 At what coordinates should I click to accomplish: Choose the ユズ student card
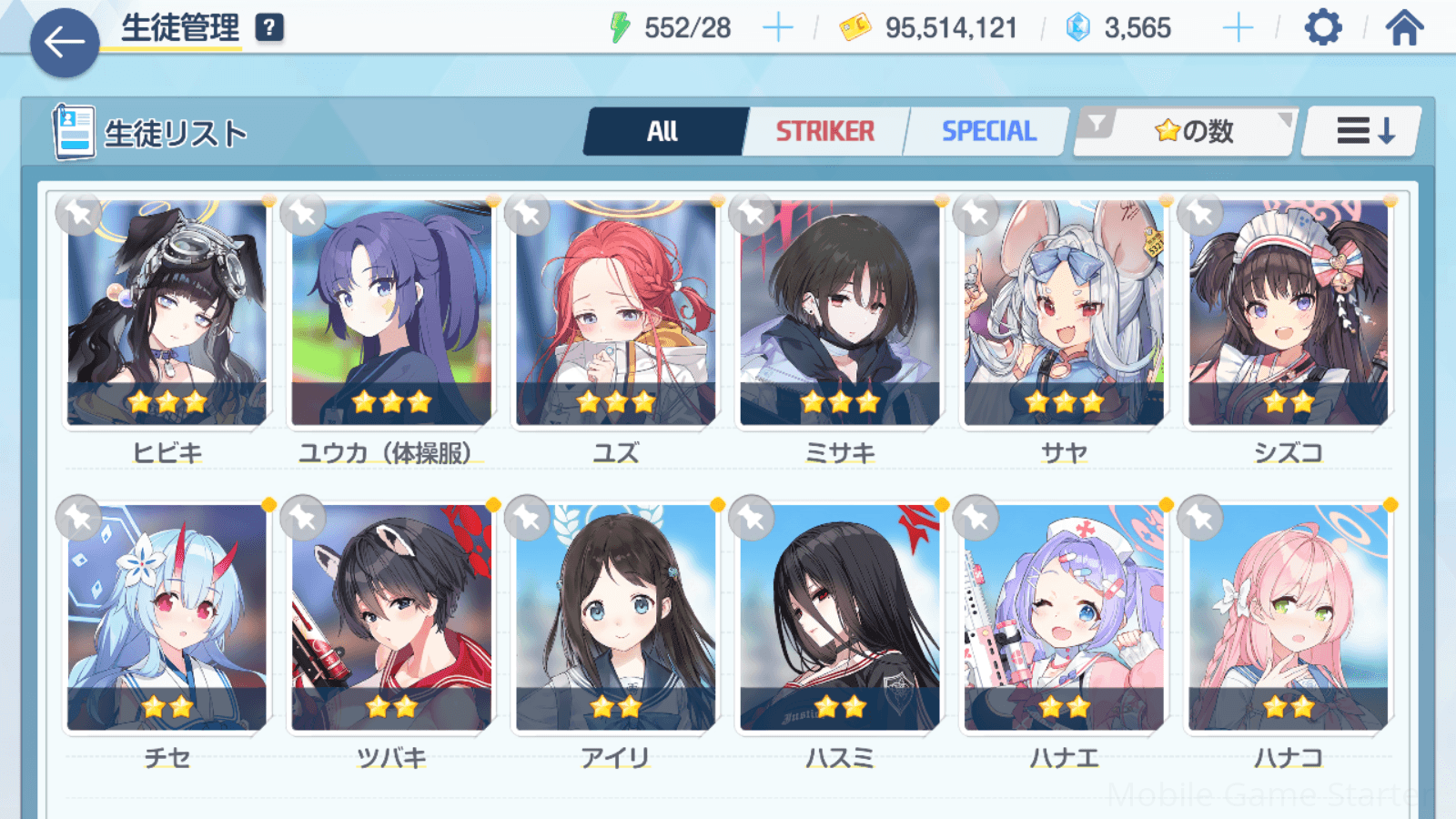tap(616, 314)
